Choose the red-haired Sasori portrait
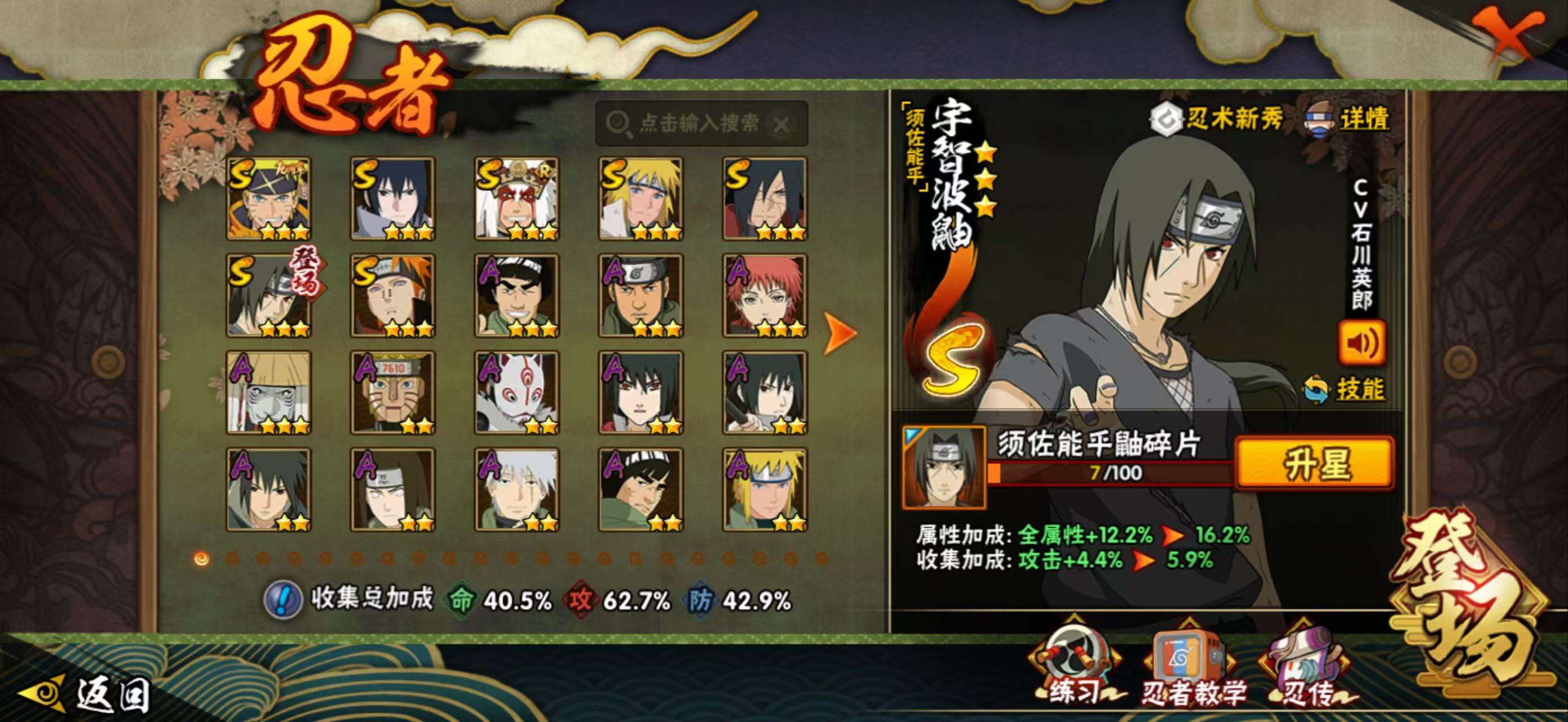The width and height of the screenshot is (1568, 722). tap(765, 296)
